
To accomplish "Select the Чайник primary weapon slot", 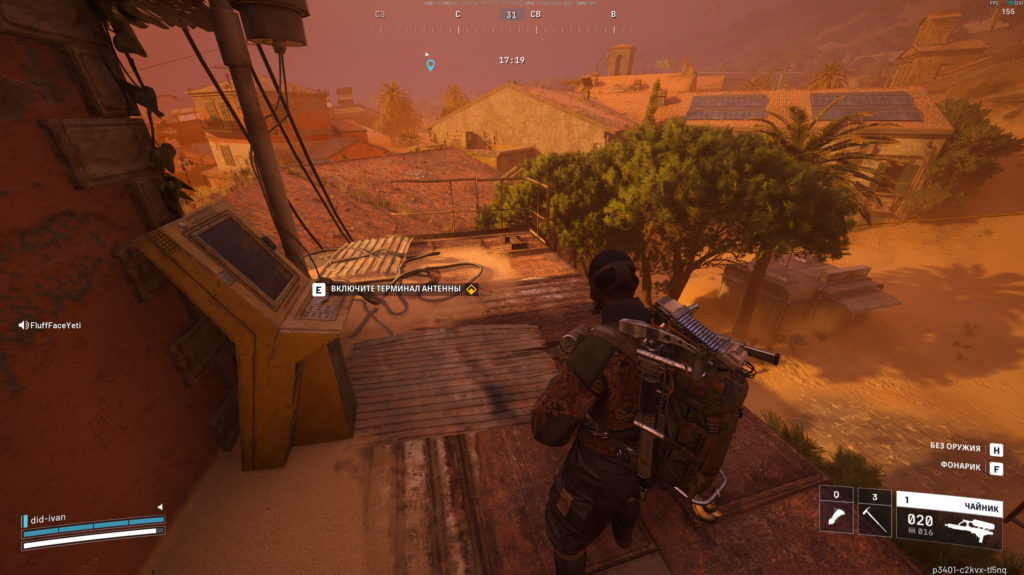I will point(948,516).
